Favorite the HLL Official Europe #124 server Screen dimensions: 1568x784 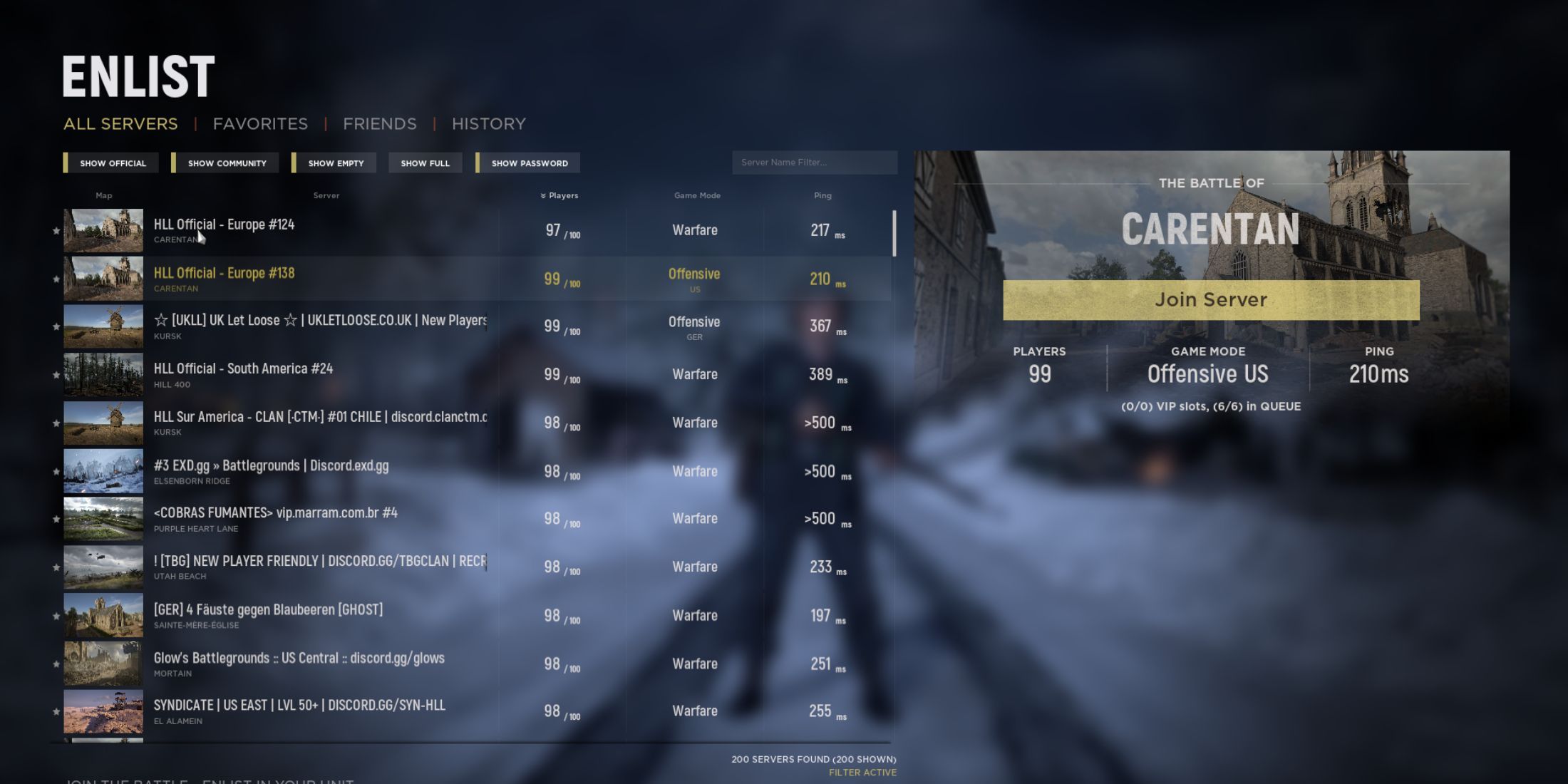pyautogui.click(x=56, y=229)
